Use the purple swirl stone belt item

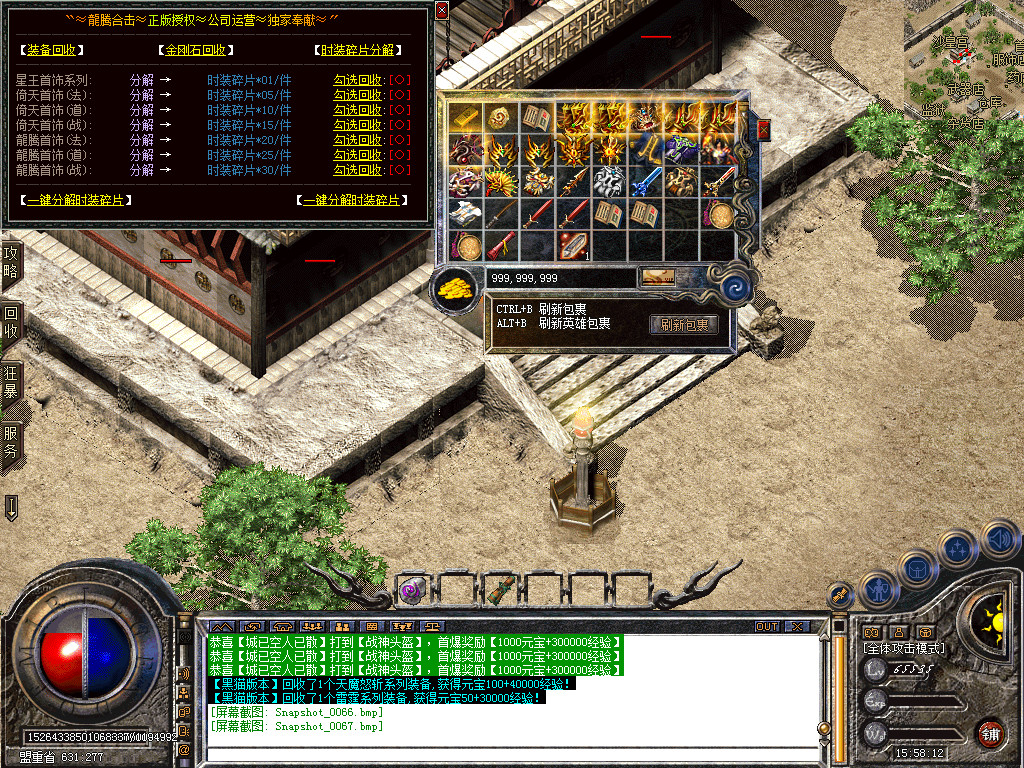point(412,589)
